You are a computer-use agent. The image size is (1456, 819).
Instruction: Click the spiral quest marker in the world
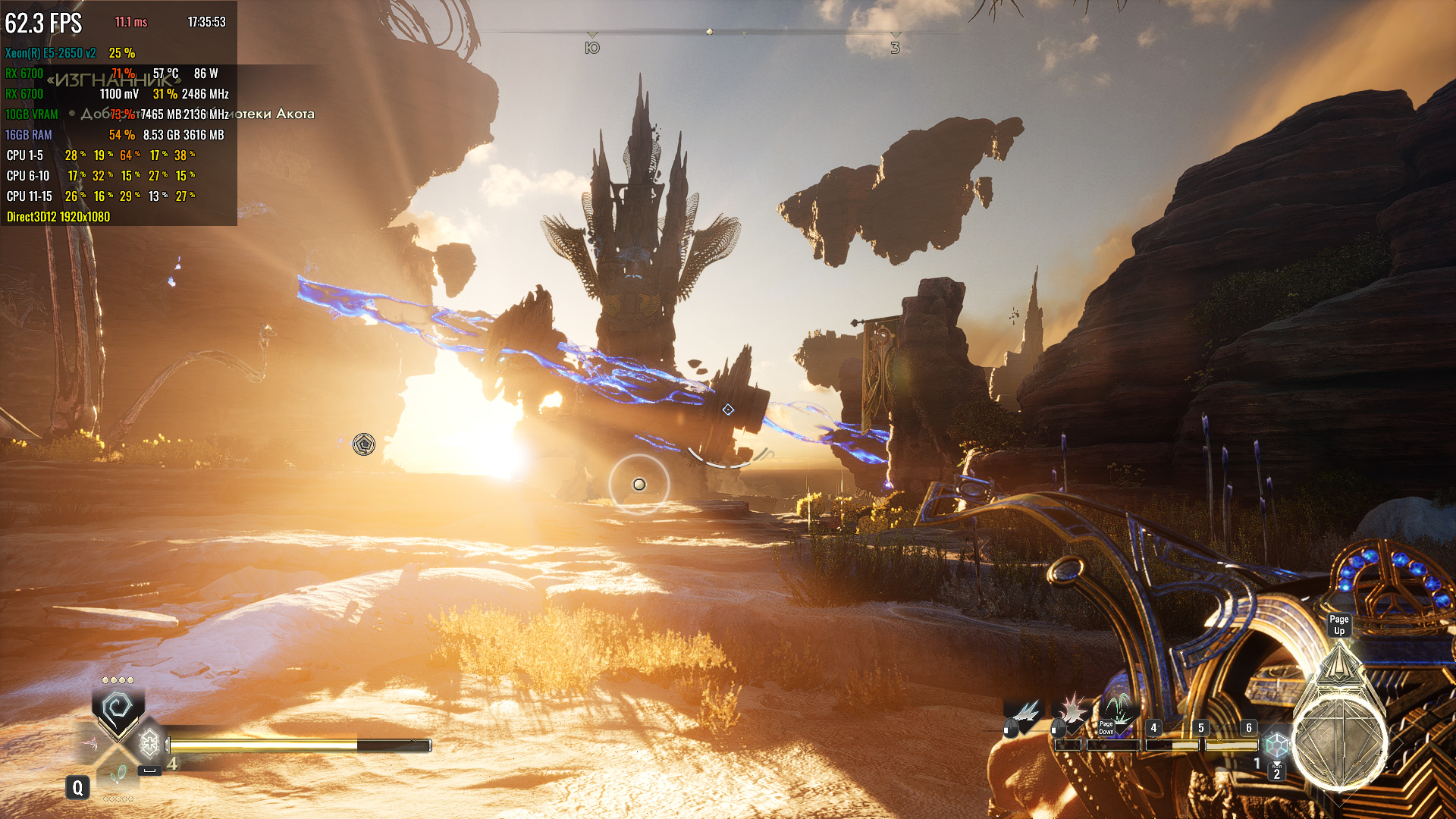[364, 444]
